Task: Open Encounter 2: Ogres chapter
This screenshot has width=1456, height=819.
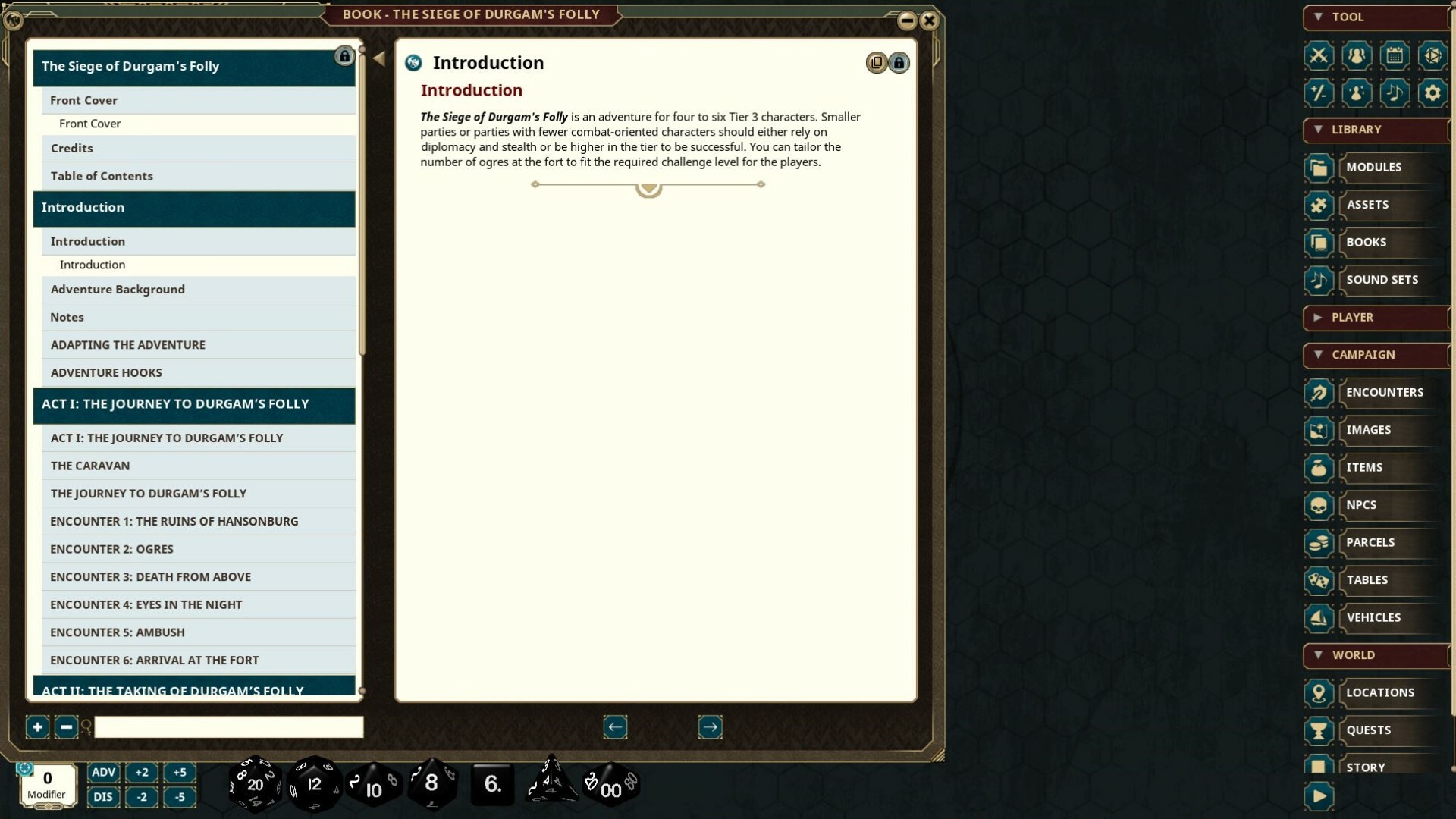Action: coord(111,548)
